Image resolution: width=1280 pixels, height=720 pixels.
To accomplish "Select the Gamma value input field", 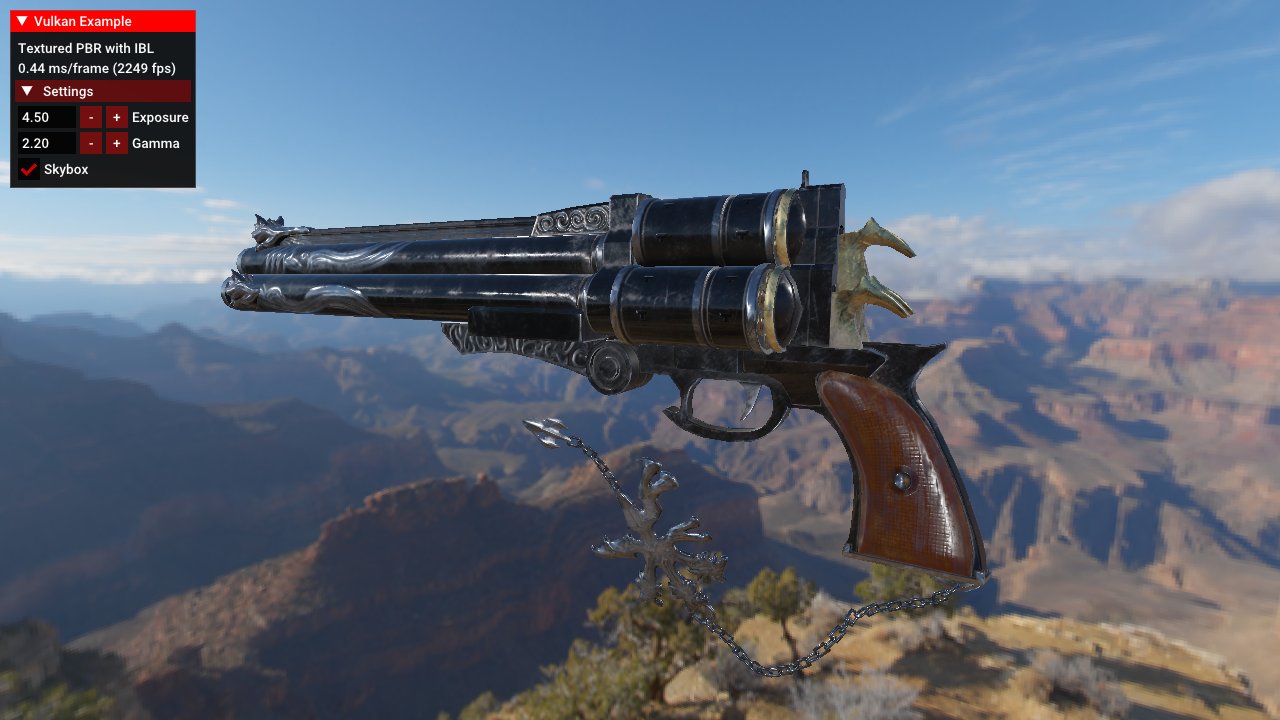I will point(47,143).
